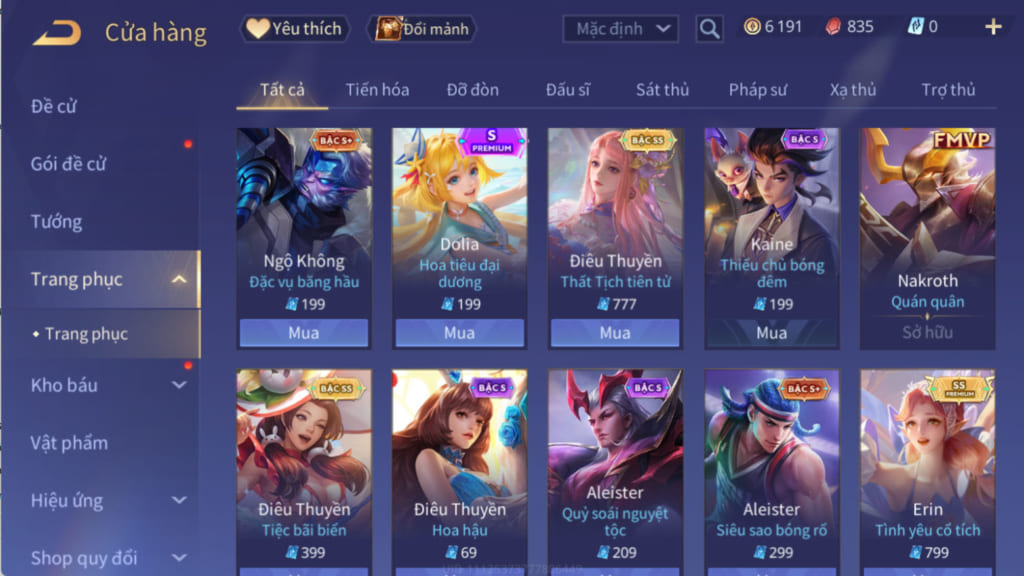Click the magnifying glass search button
Viewport: 1024px width, 576px height.
[x=709, y=29]
